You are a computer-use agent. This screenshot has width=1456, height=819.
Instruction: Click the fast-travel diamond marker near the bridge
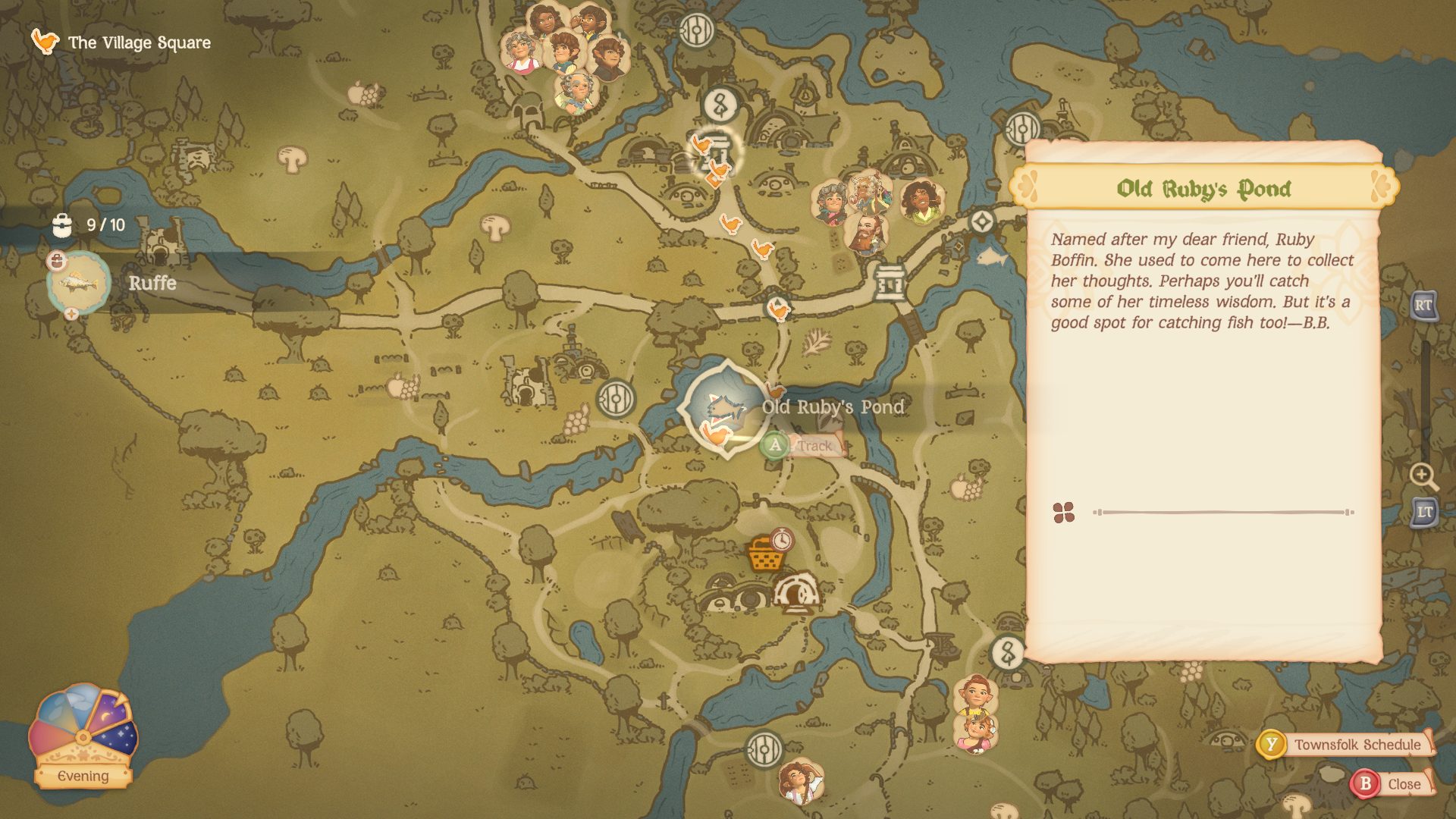pos(982,222)
